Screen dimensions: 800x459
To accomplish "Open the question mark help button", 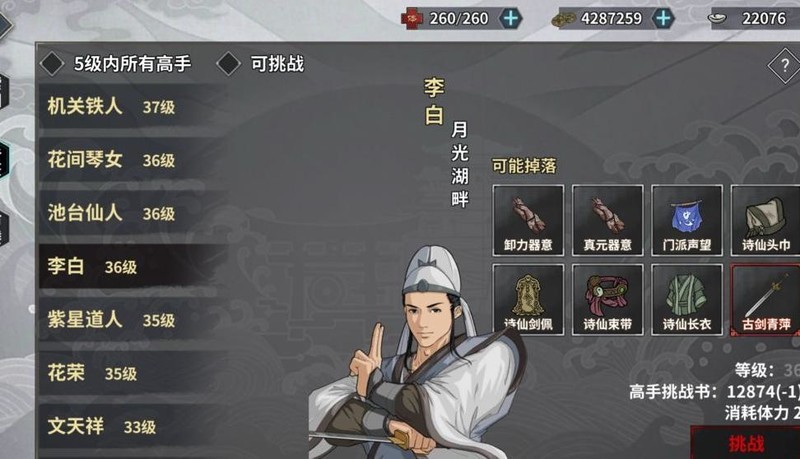I will pyautogui.click(x=782, y=67).
